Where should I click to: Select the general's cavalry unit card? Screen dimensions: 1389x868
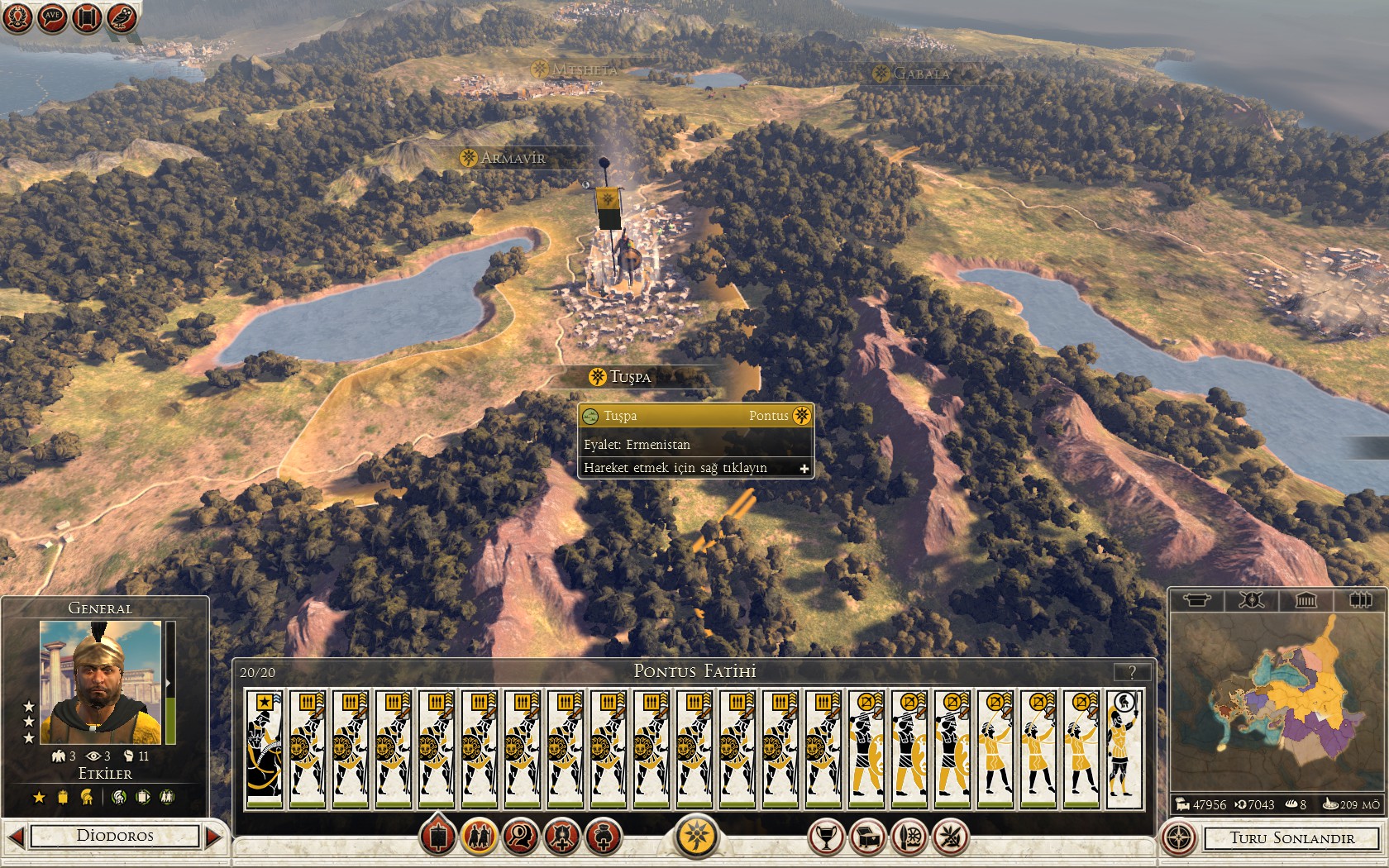coord(265,749)
